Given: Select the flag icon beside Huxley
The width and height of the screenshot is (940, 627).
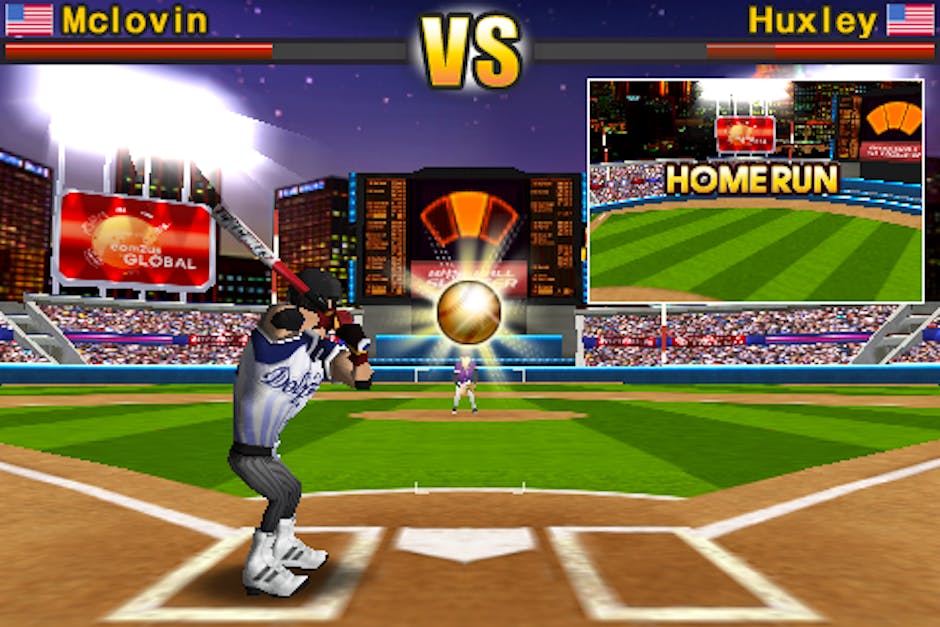Looking at the screenshot, I should (910, 20).
